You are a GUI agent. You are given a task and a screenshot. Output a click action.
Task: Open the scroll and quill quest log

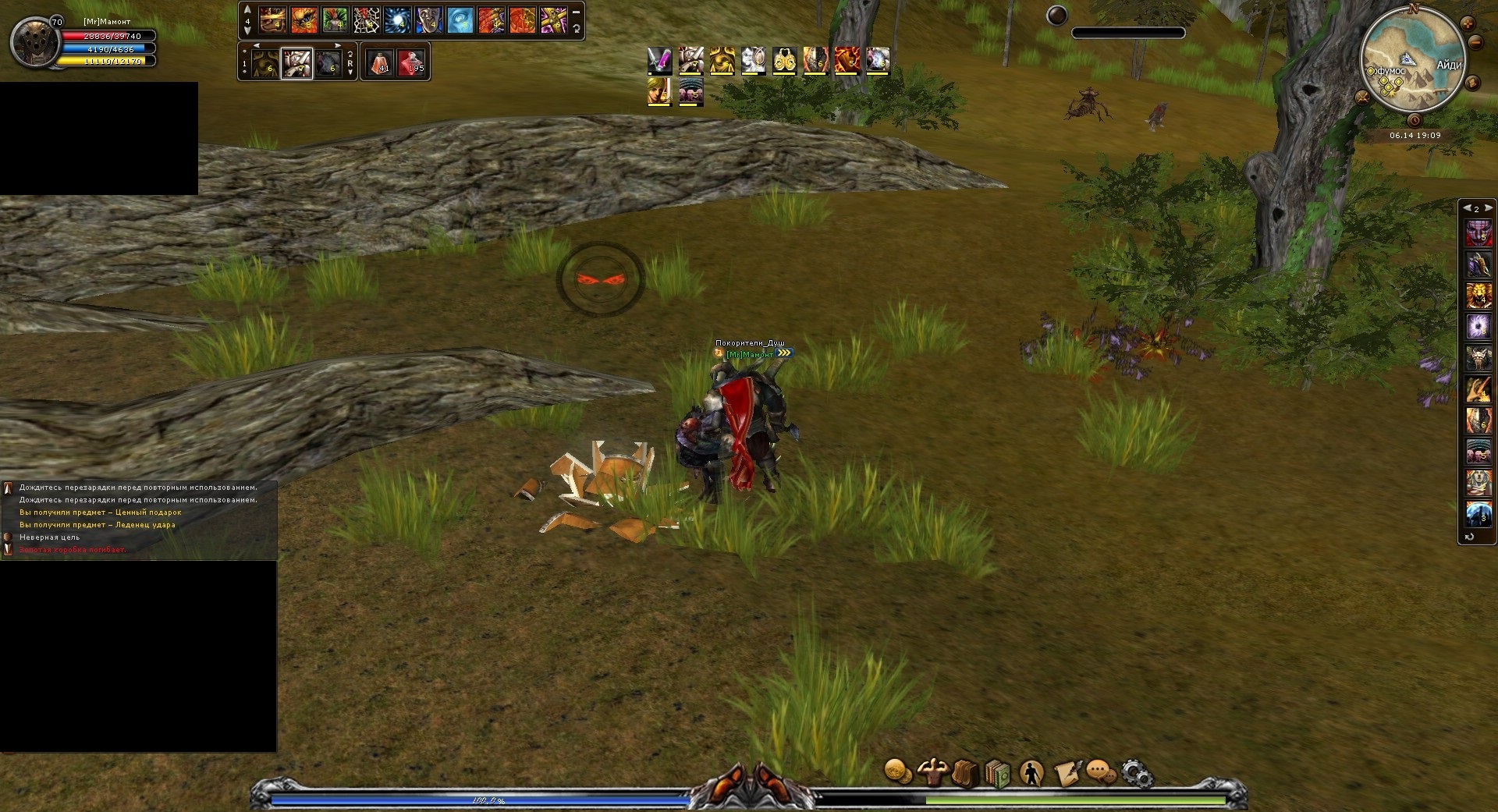coord(1067,772)
